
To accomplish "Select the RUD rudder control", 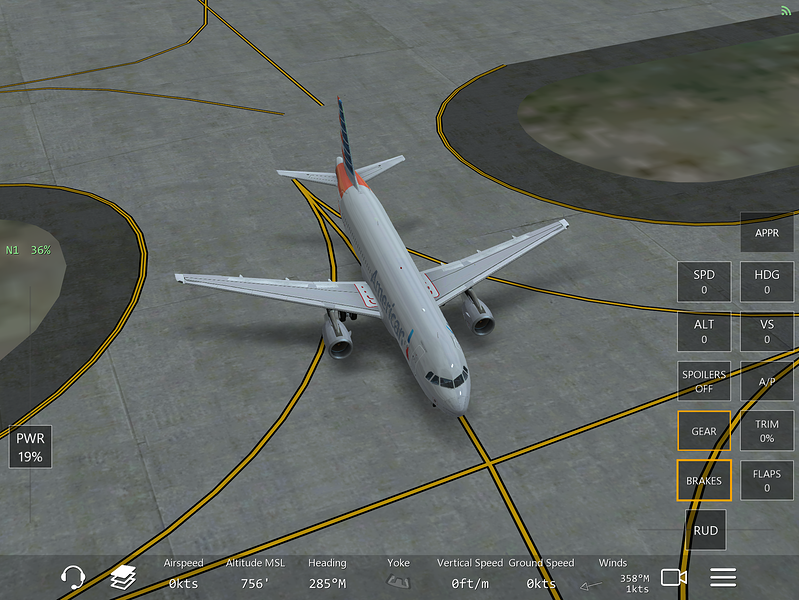I will (x=705, y=530).
